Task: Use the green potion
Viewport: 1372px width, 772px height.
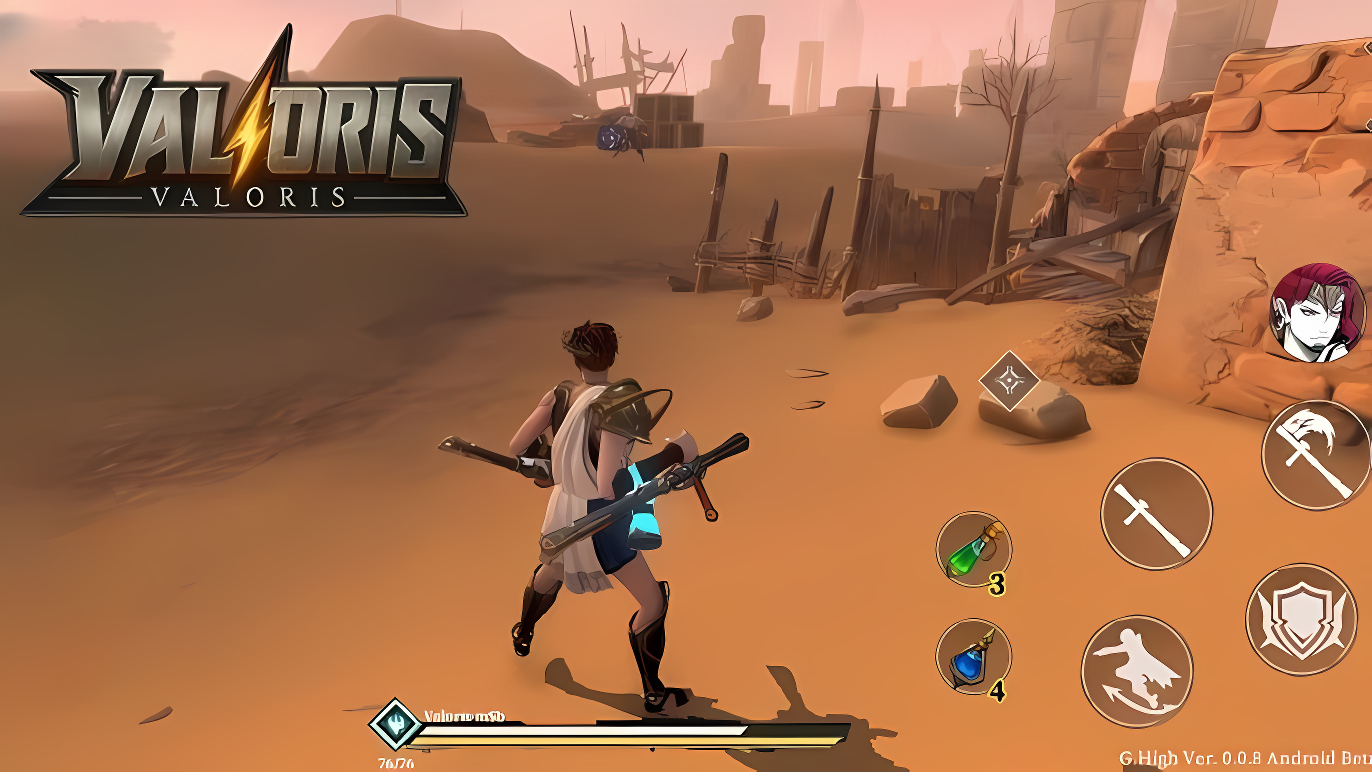Action: (973, 549)
